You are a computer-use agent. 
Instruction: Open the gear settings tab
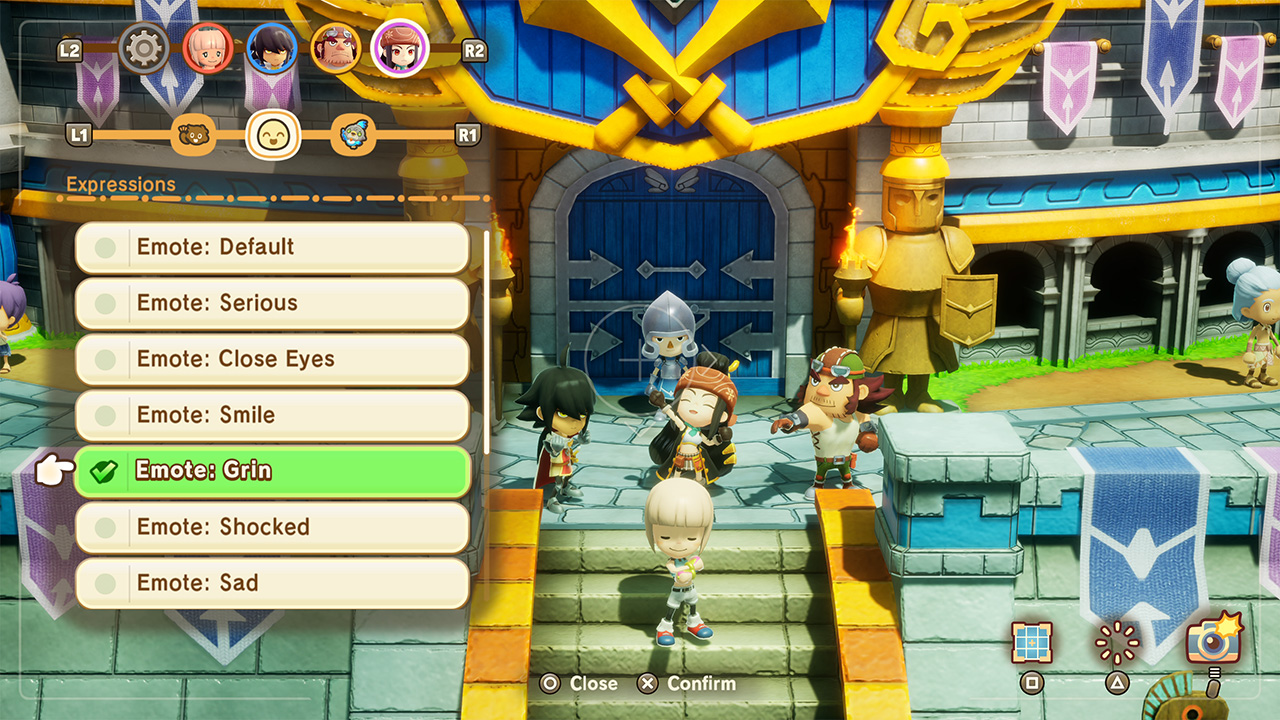pyautogui.click(x=144, y=47)
